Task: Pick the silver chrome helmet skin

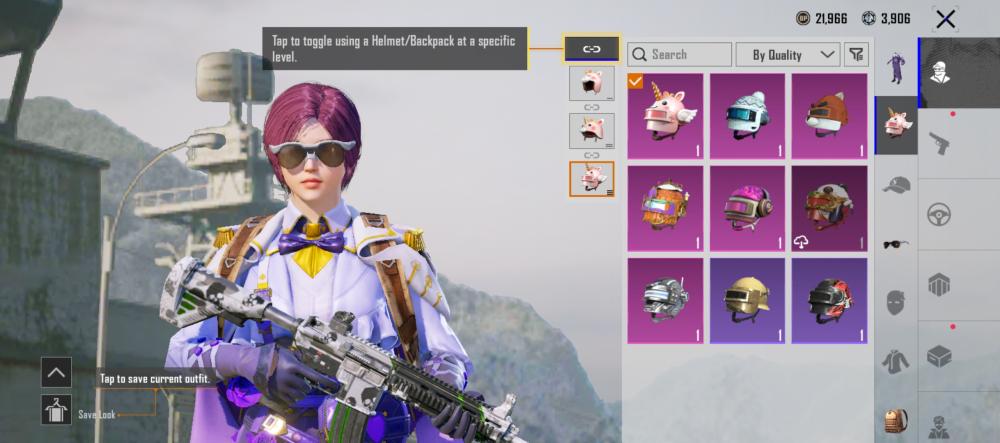Action: pos(665,300)
